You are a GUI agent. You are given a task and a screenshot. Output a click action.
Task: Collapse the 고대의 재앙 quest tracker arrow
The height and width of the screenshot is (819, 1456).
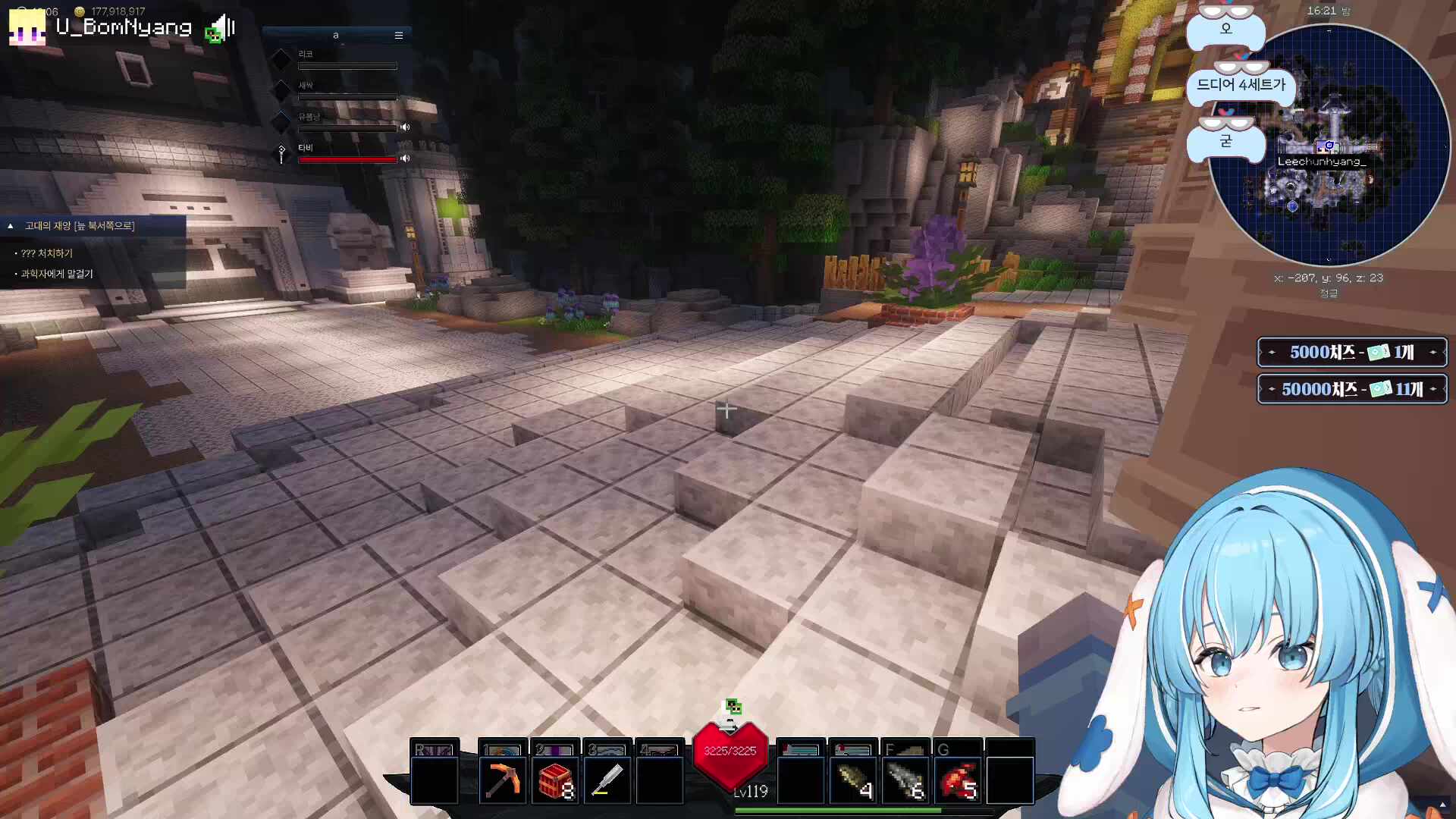click(x=10, y=225)
